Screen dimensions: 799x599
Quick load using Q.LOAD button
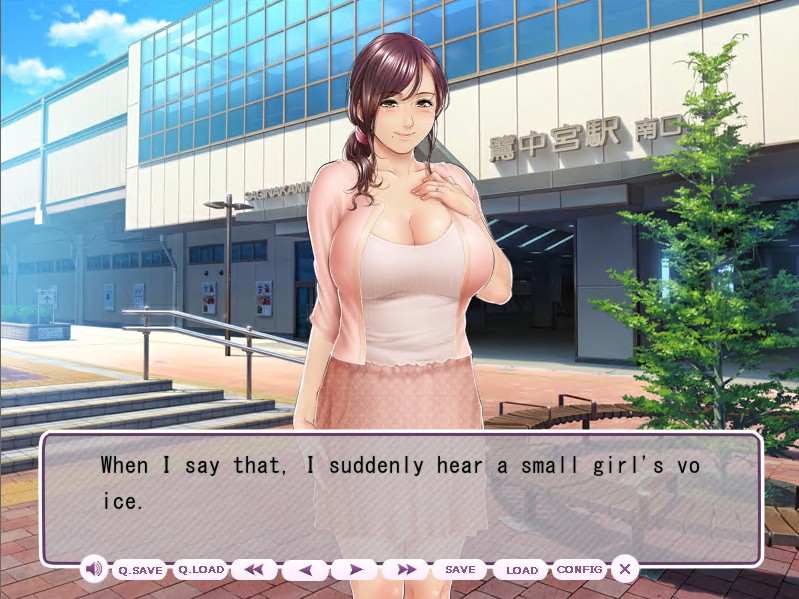pos(200,570)
